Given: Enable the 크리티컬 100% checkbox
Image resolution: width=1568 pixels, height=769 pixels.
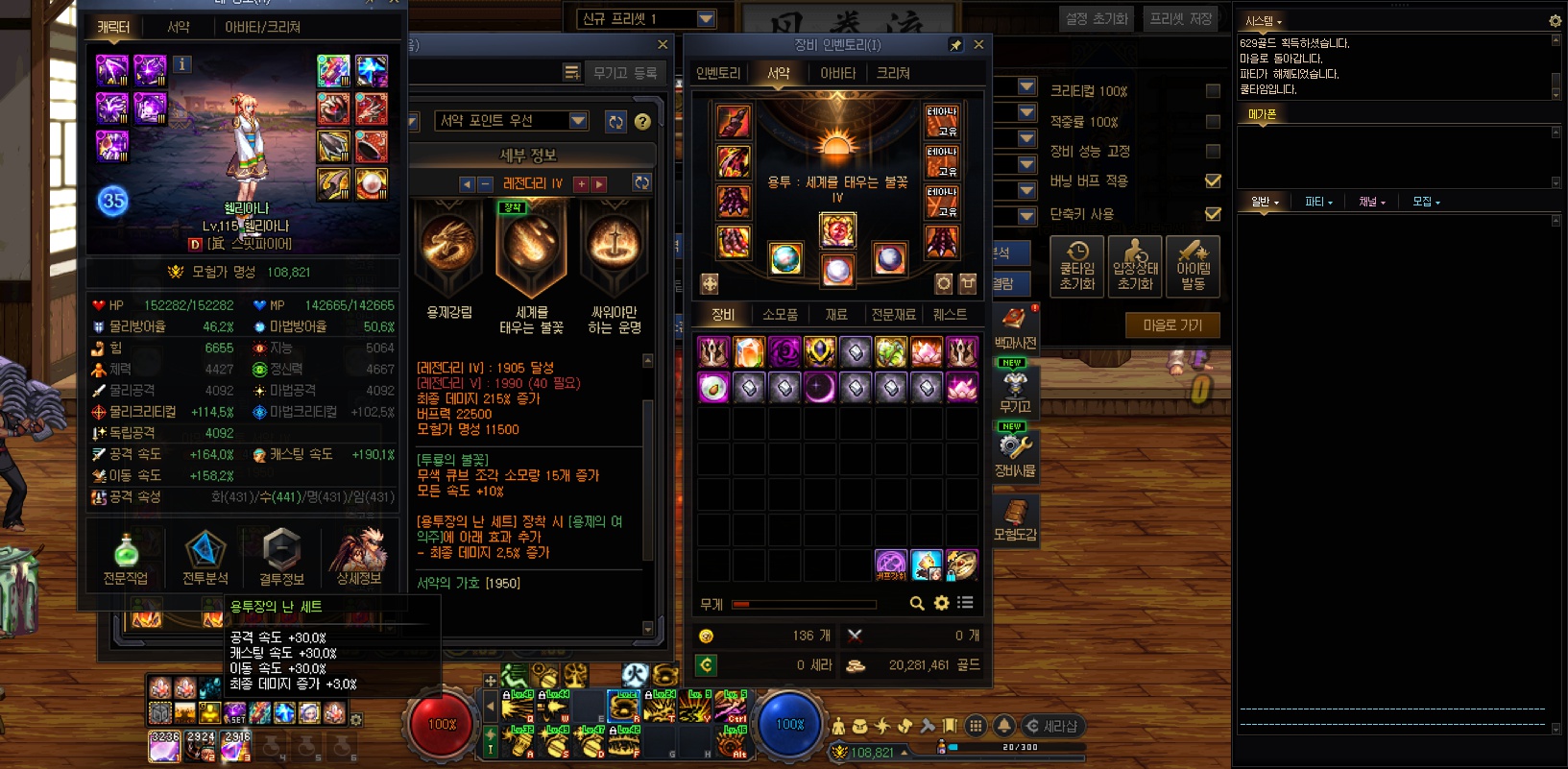Looking at the screenshot, I should [x=1213, y=91].
